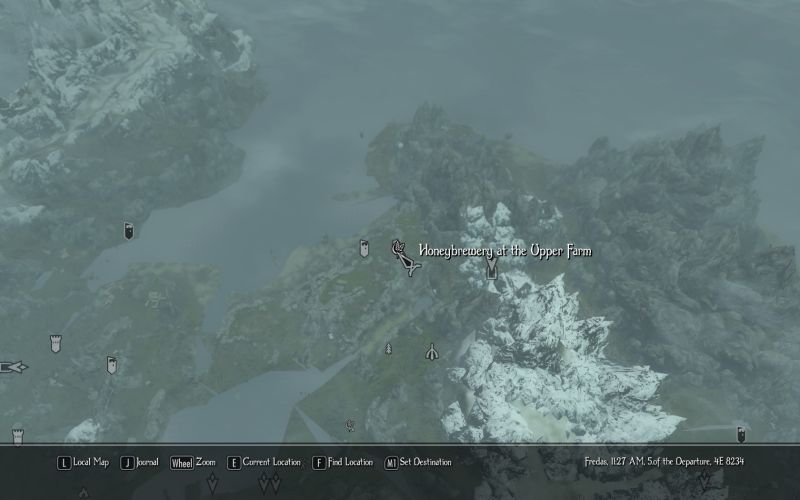Open the Journal from the map bar
Image resolution: width=800 pixels, height=500 pixels.
[140, 462]
